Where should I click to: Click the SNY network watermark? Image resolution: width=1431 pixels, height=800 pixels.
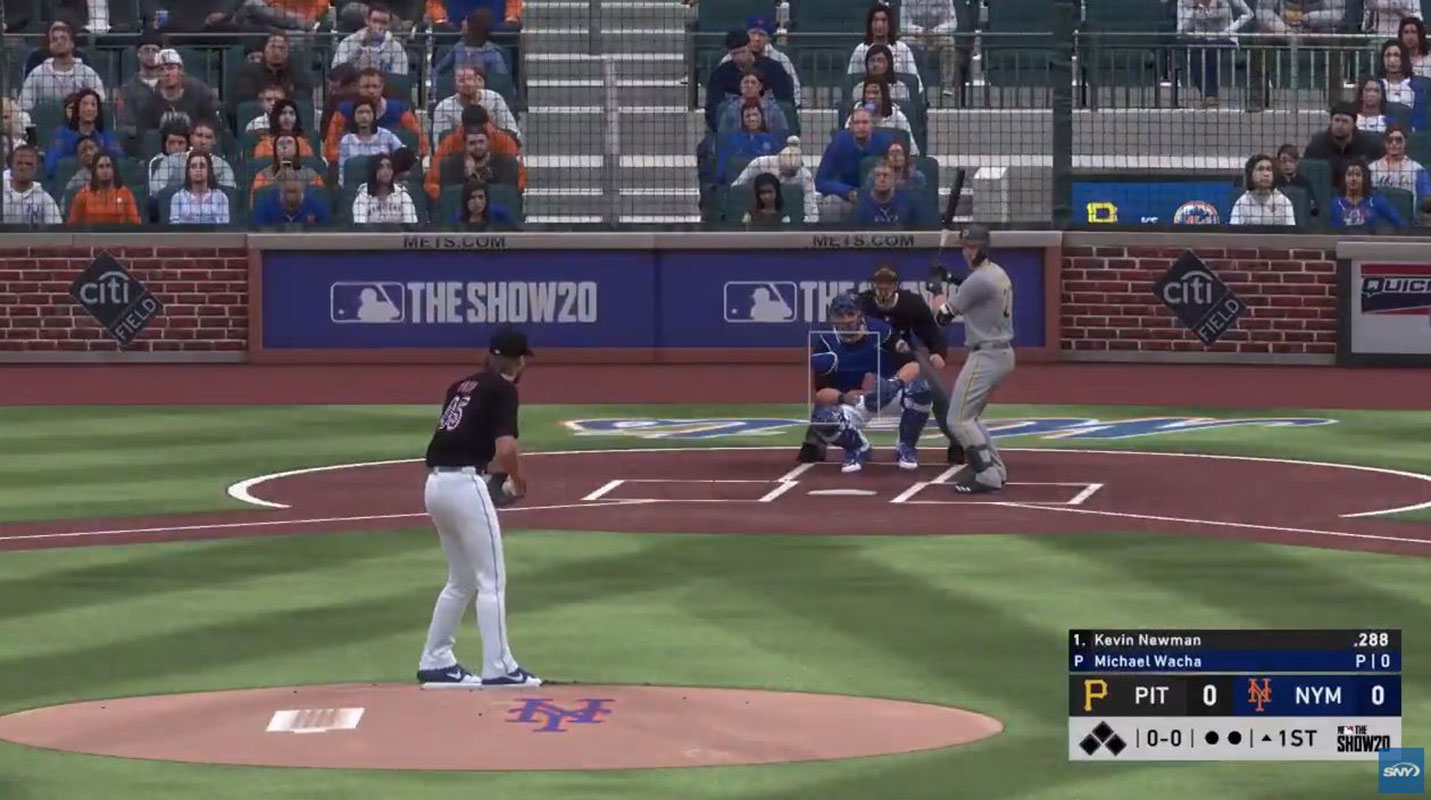point(1400,770)
